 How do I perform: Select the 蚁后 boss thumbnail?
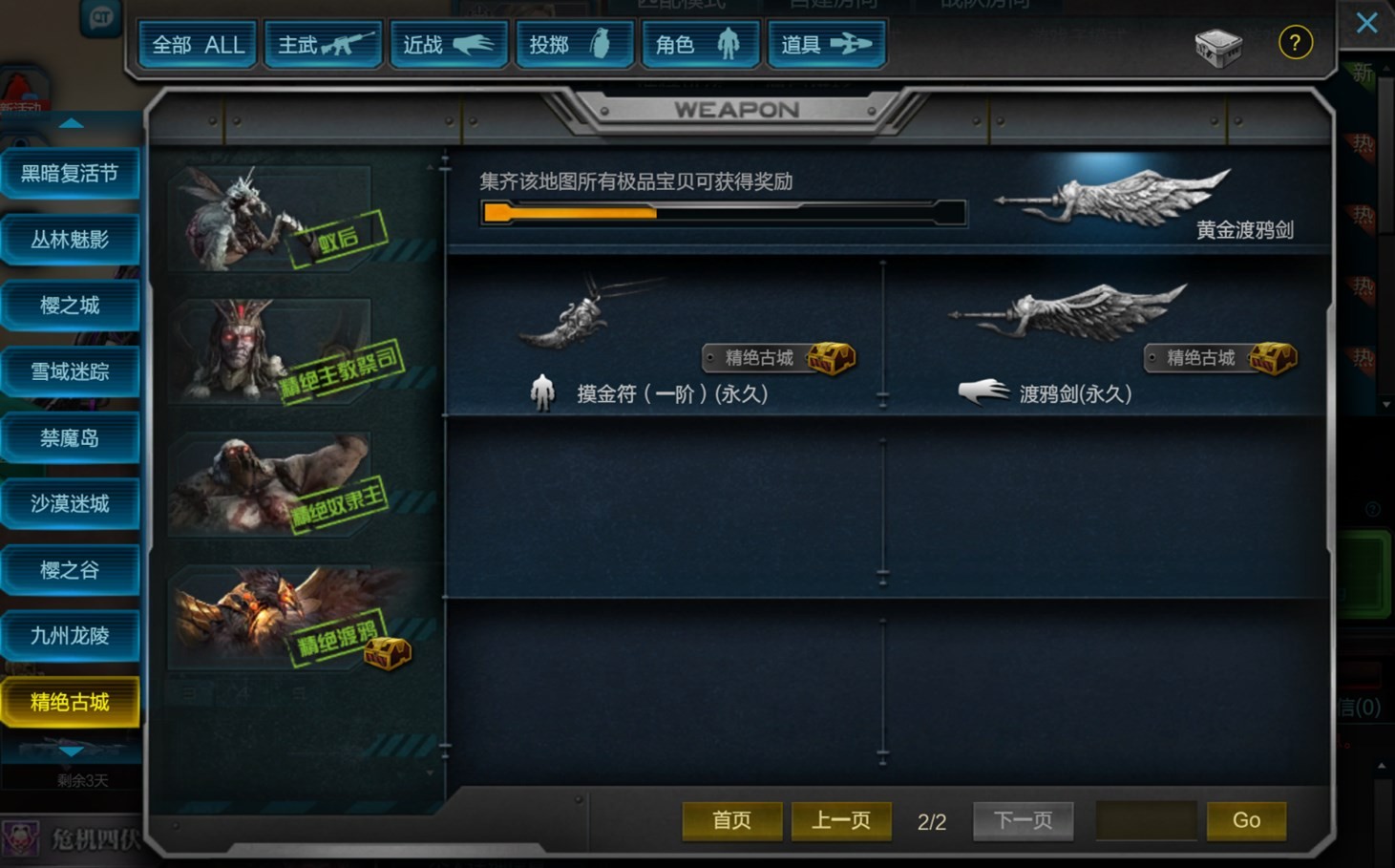(x=277, y=219)
